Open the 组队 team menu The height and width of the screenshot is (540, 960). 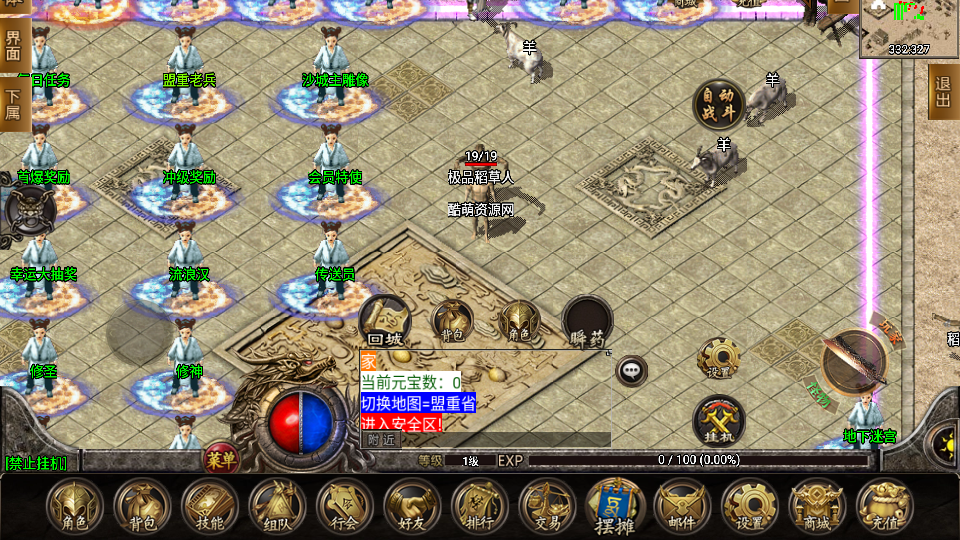(277, 505)
